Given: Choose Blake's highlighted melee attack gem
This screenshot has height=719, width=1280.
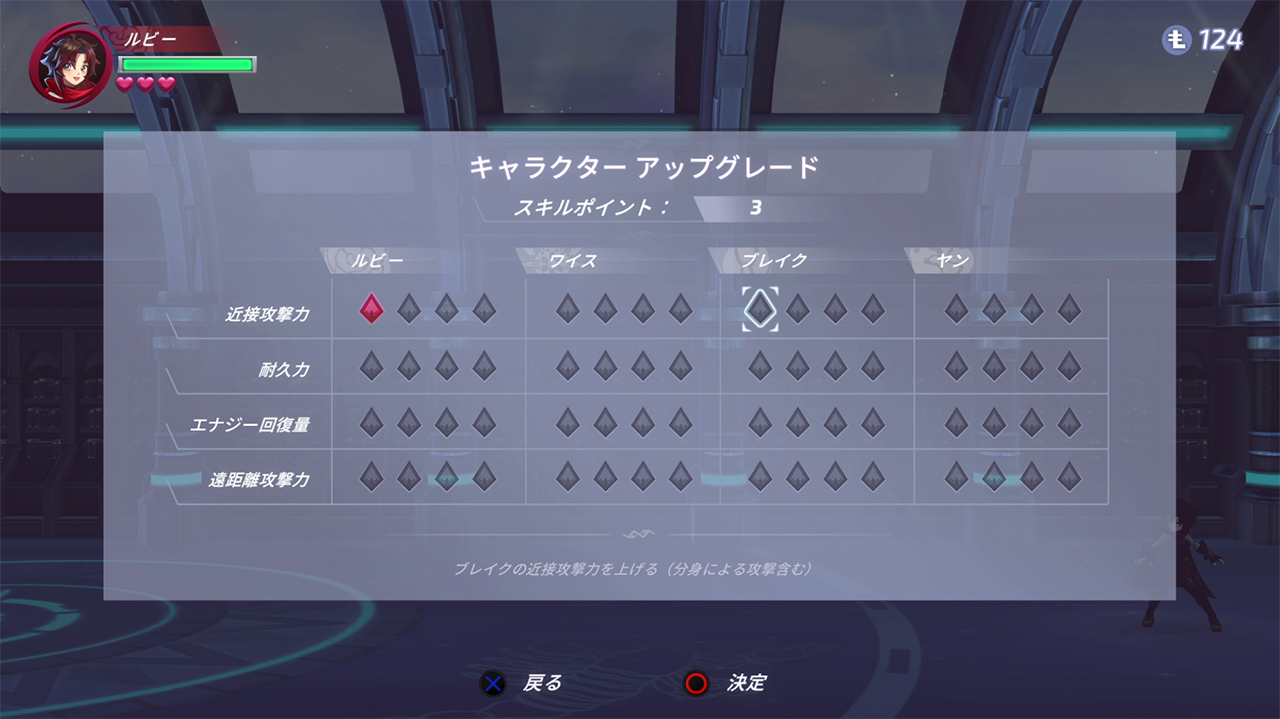Looking at the screenshot, I should pyautogui.click(x=760, y=309).
